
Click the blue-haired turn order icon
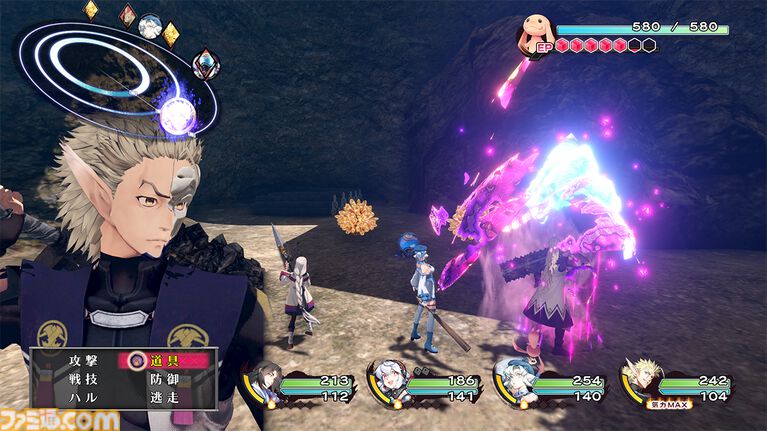[x=205, y=63]
